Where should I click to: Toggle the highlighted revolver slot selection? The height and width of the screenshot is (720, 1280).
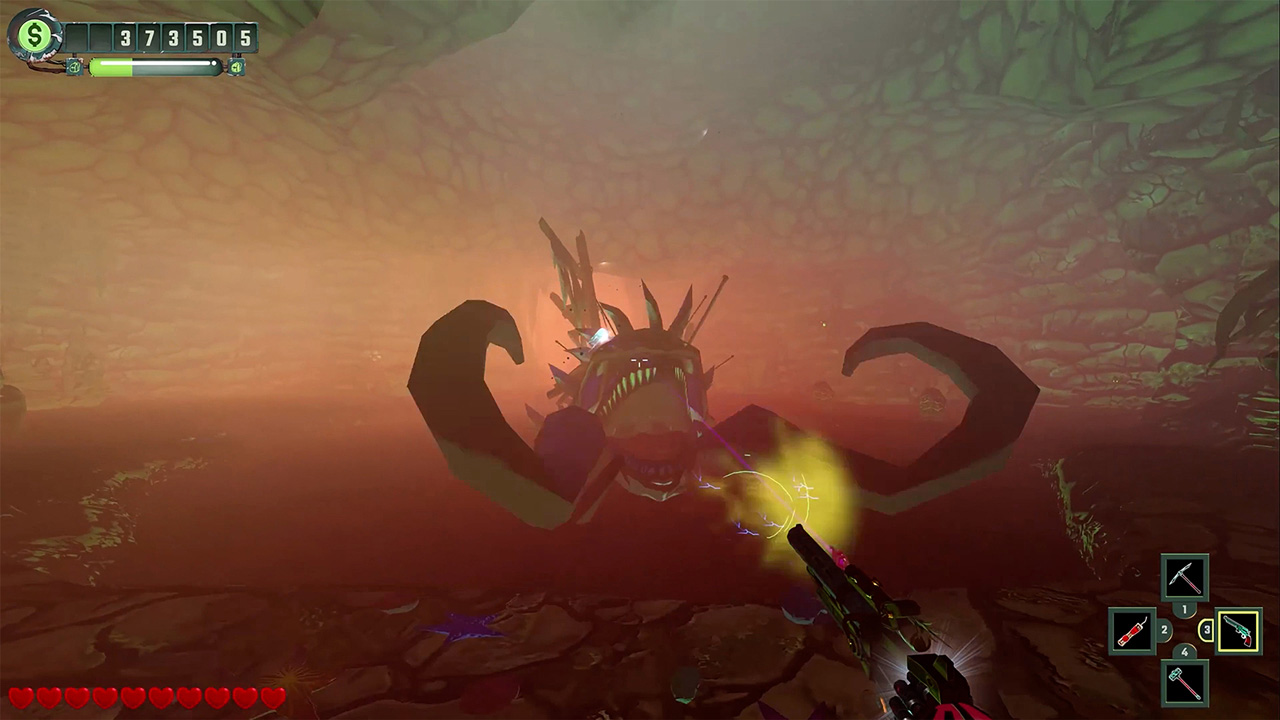click(1238, 630)
